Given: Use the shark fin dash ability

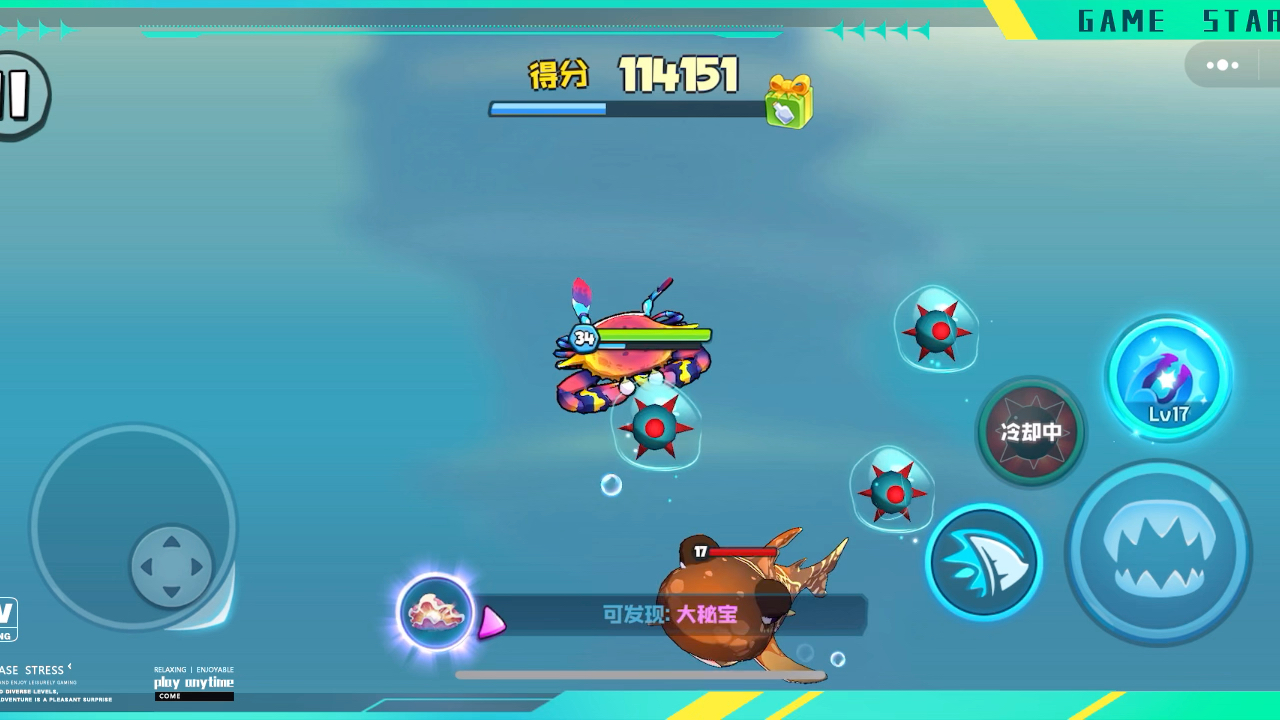Looking at the screenshot, I should (x=984, y=562).
